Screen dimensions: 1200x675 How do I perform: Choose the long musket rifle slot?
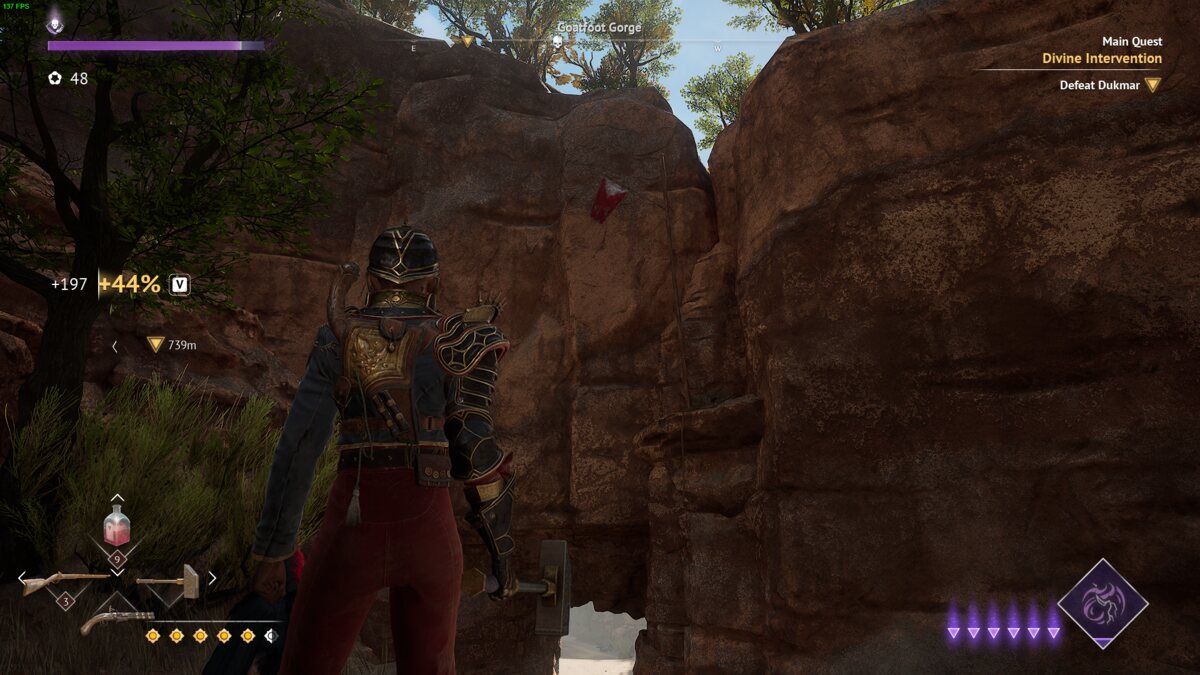coord(65,580)
